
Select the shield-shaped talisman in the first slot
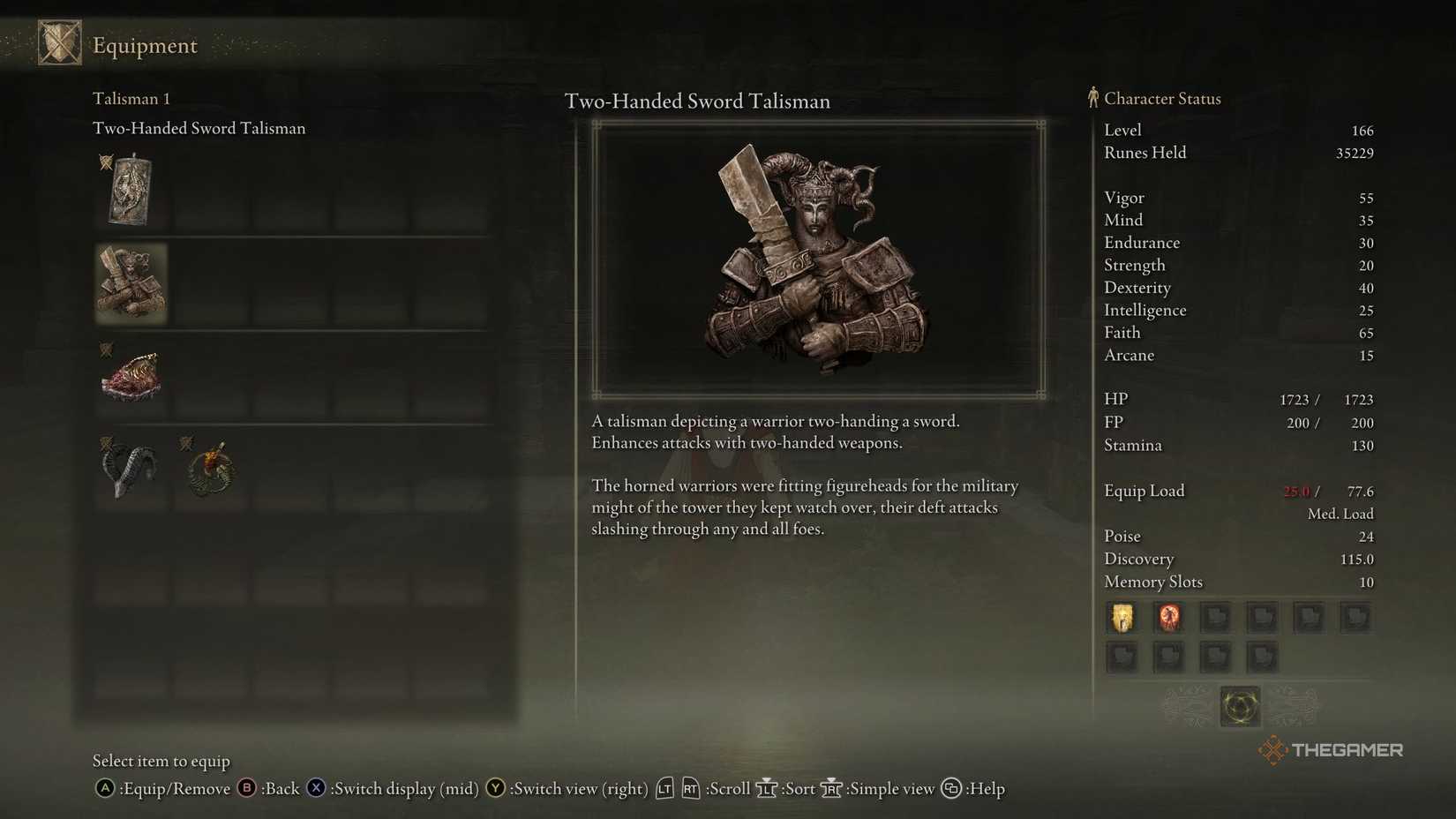pos(130,189)
